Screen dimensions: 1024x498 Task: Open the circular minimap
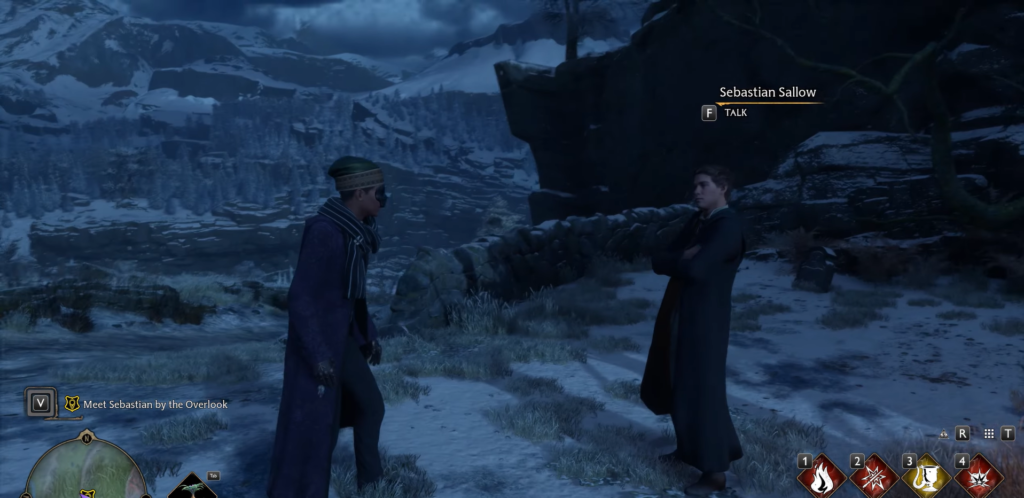(x=86, y=472)
